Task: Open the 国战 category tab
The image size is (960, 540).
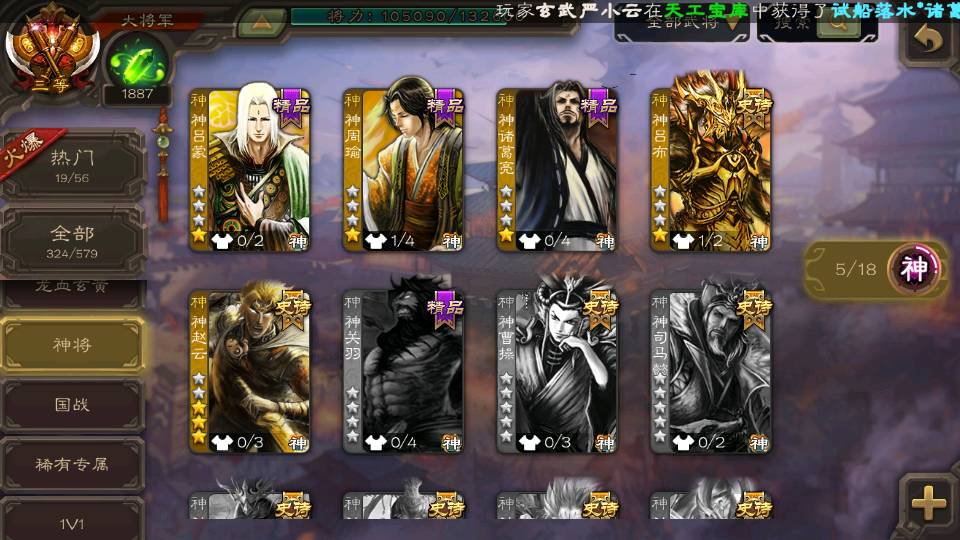Action: (x=72, y=405)
